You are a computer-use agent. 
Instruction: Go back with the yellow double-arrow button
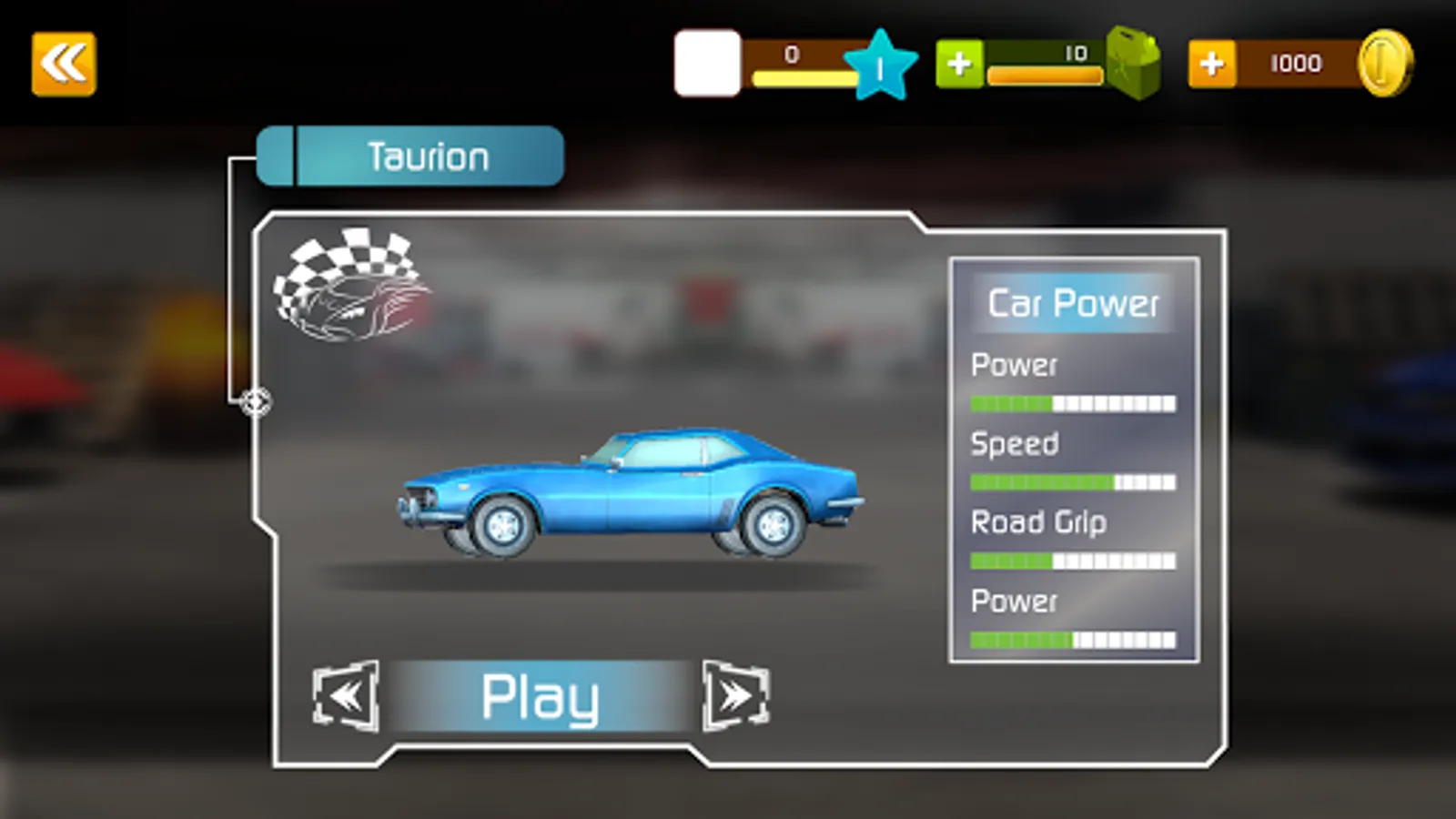(64, 64)
